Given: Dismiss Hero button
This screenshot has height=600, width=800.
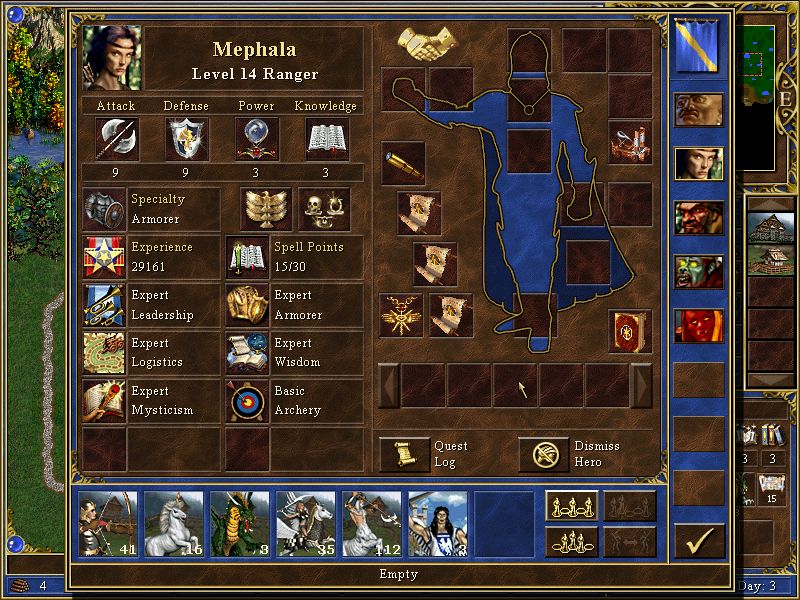Looking at the screenshot, I should [x=543, y=455].
